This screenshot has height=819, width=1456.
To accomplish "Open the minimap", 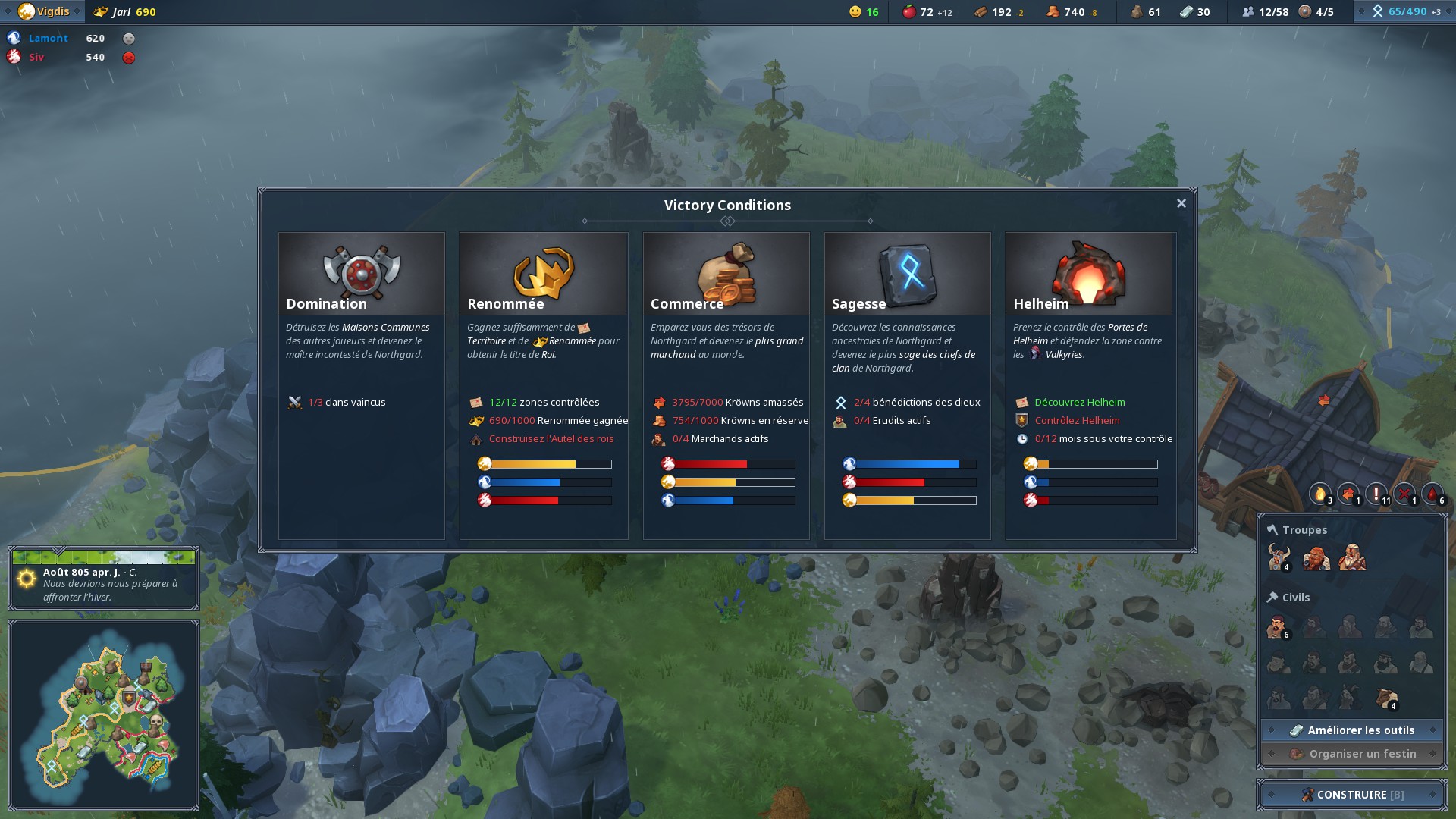I will coord(104,714).
